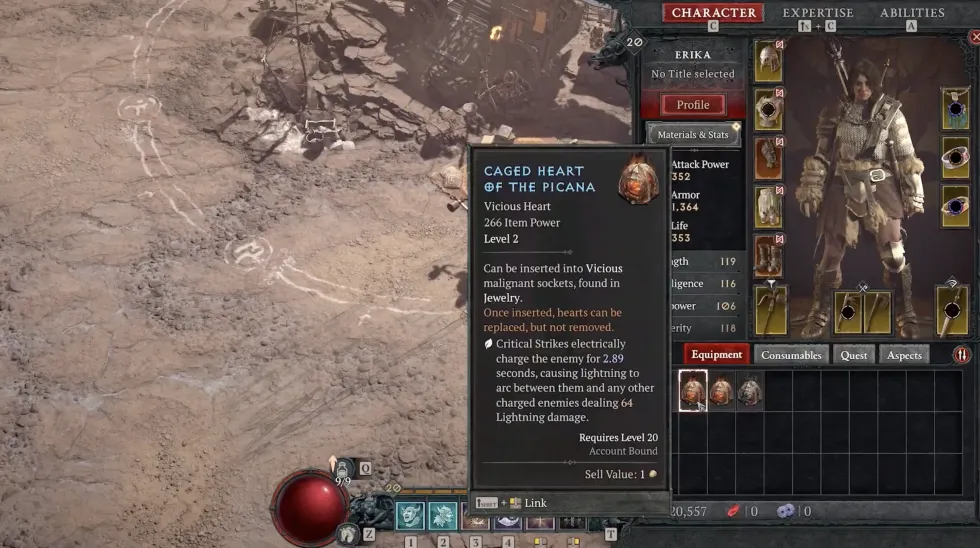Open the Character tab
Viewport: 980px width, 548px height.
coord(713,13)
